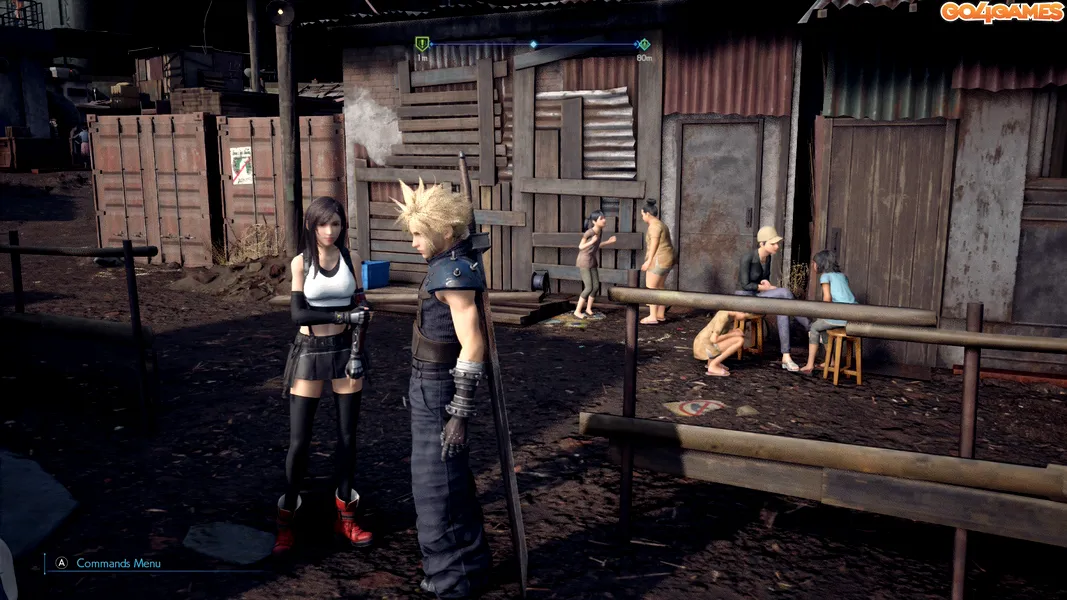The image size is (1067, 600).
Task: Select the green quest marker on the compass
Action: pos(422,44)
